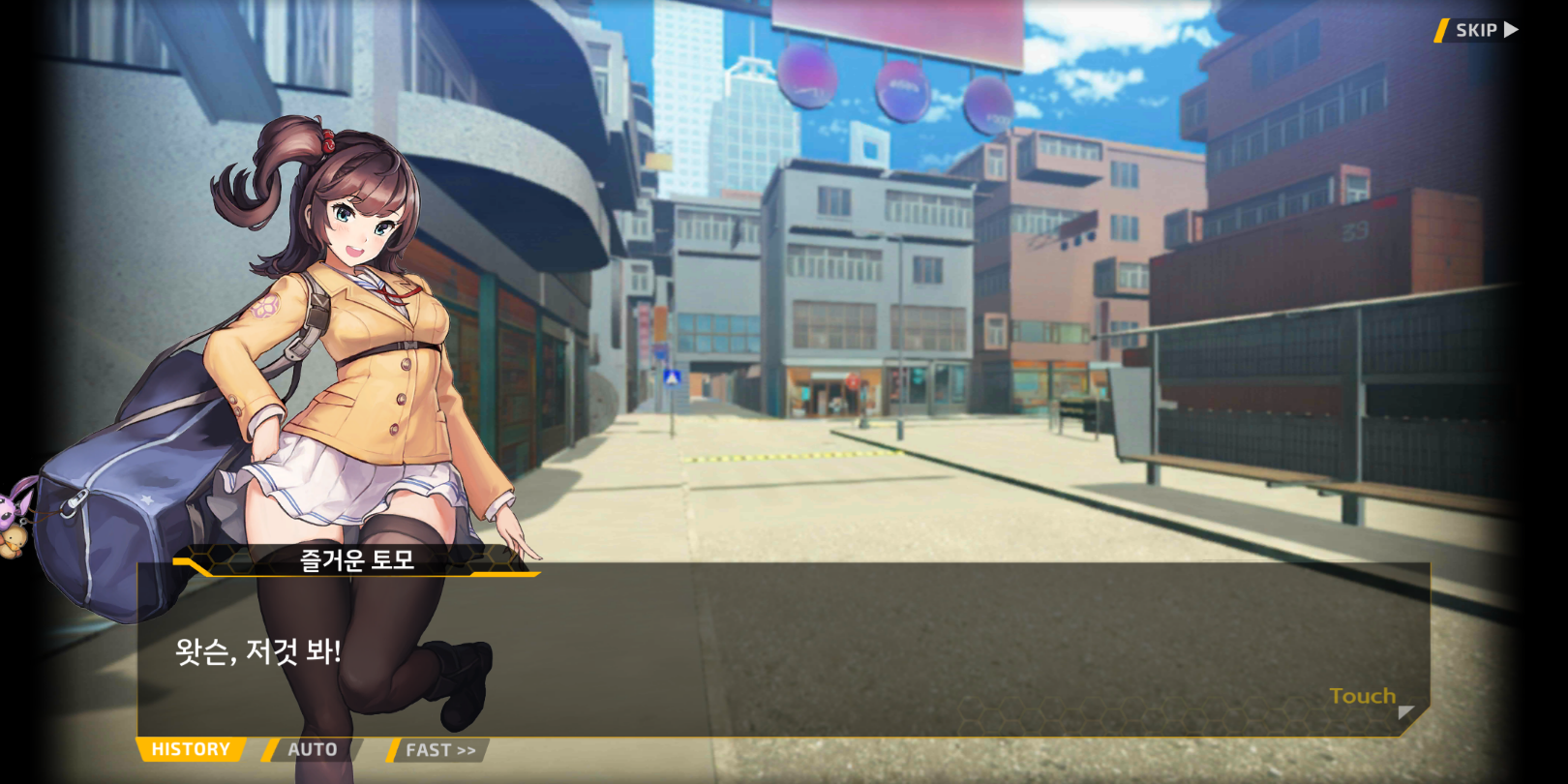Toggle Auto dialogue advance

tap(312, 749)
